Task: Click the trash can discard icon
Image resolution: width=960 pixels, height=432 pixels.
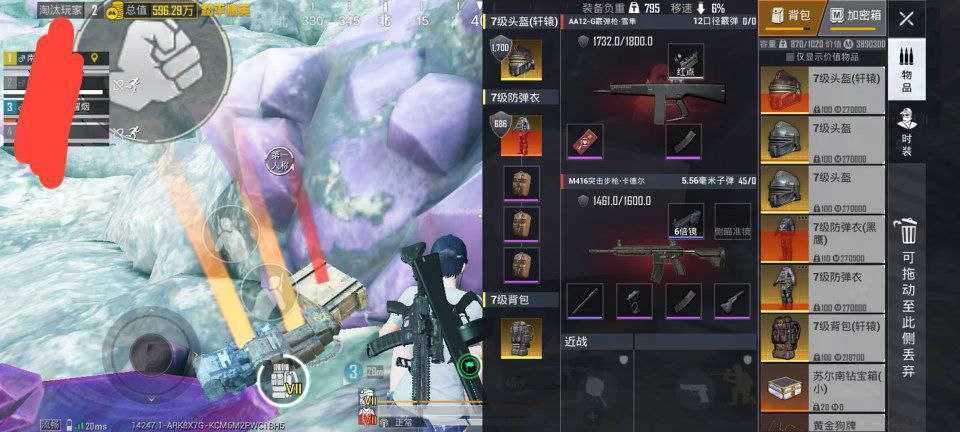Action: (x=907, y=232)
